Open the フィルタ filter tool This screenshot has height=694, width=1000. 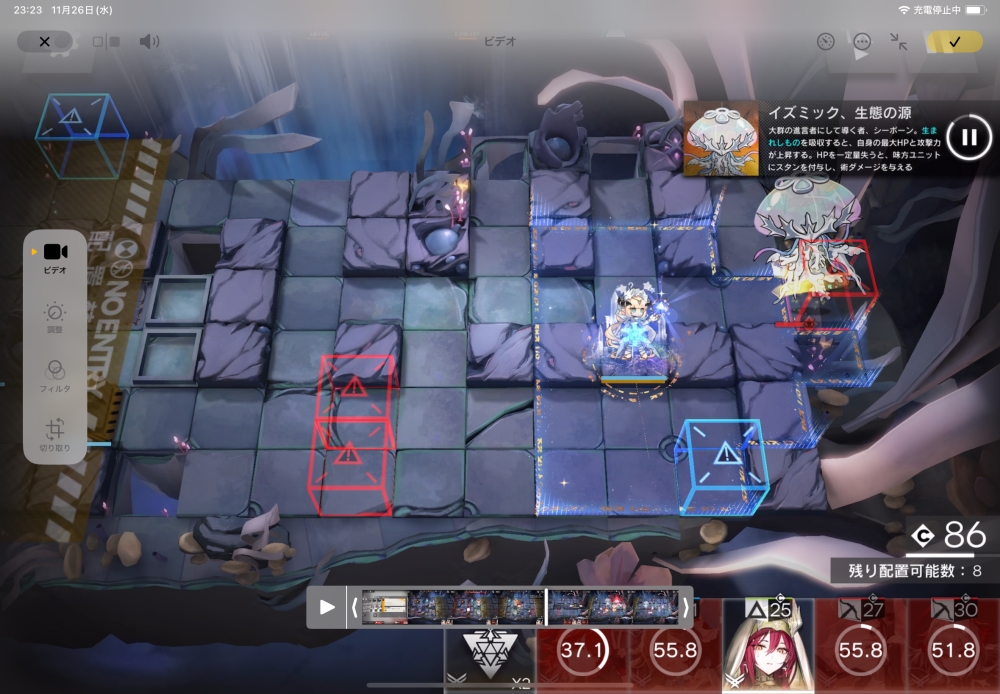tap(55, 375)
